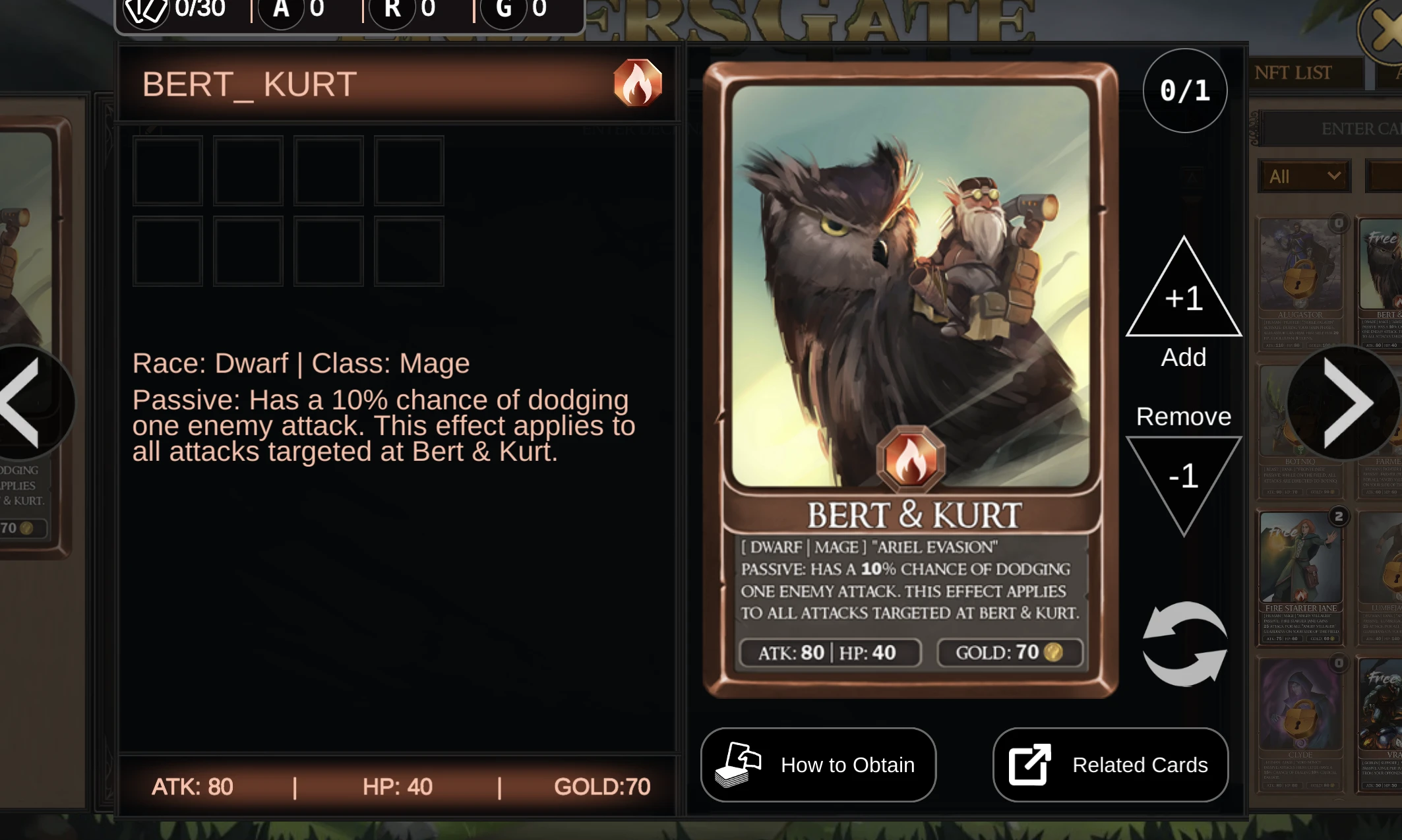The height and width of the screenshot is (840, 1402).
Task: Open the All filter dropdown
Action: click(1304, 176)
